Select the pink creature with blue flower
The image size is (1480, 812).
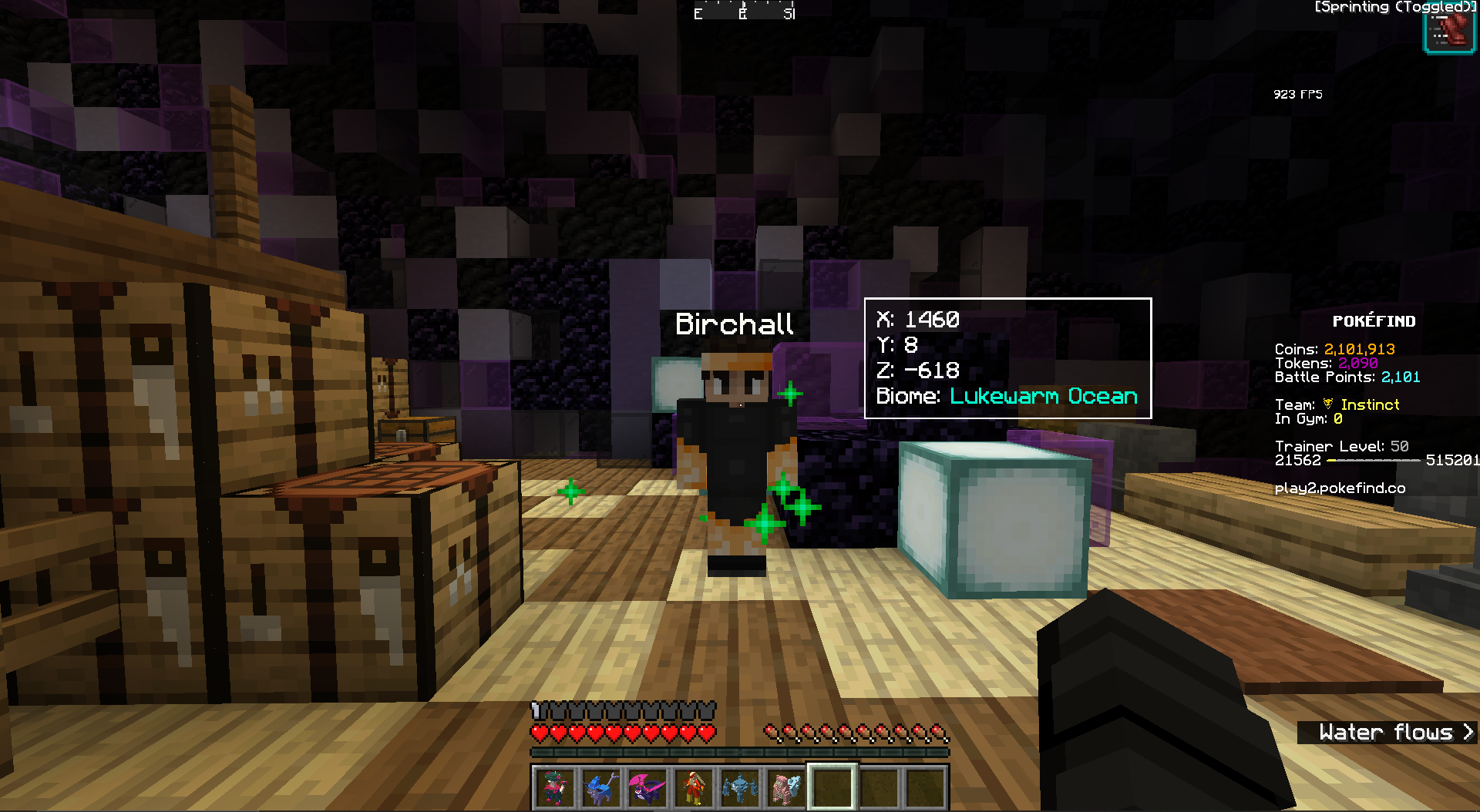point(785,788)
